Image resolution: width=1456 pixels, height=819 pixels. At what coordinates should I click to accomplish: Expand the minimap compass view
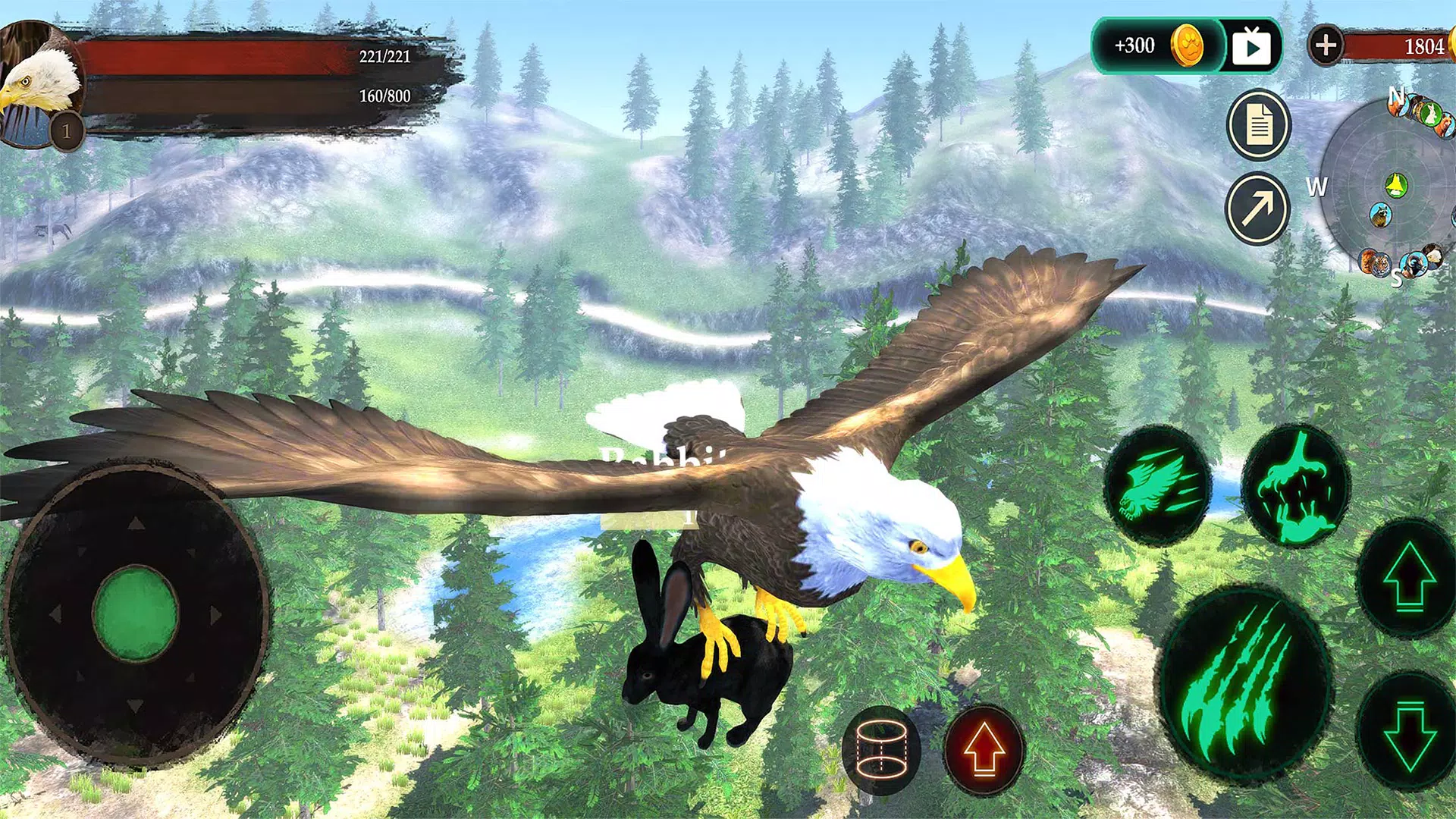click(x=1395, y=182)
